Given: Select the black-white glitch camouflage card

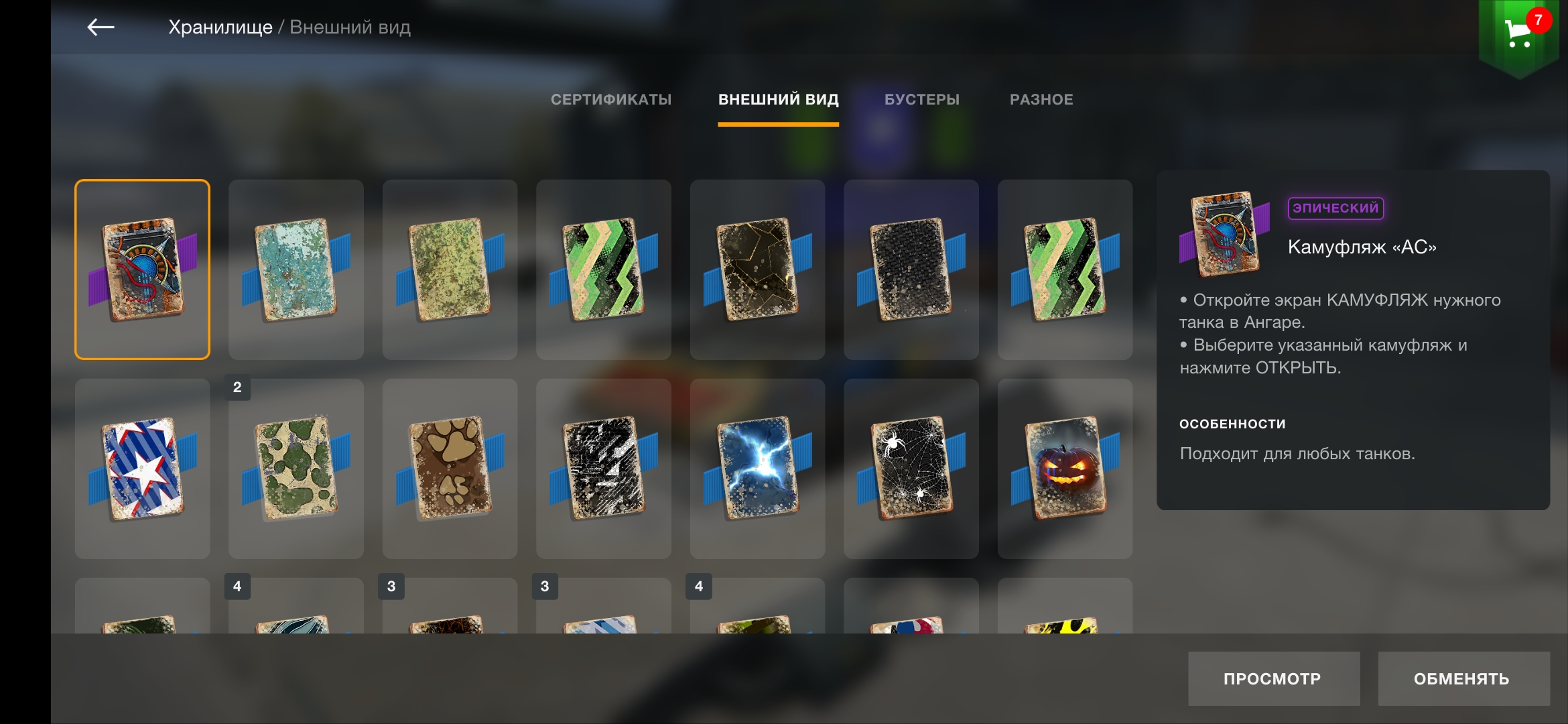Looking at the screenshot, I should click(x=604, y=469).
